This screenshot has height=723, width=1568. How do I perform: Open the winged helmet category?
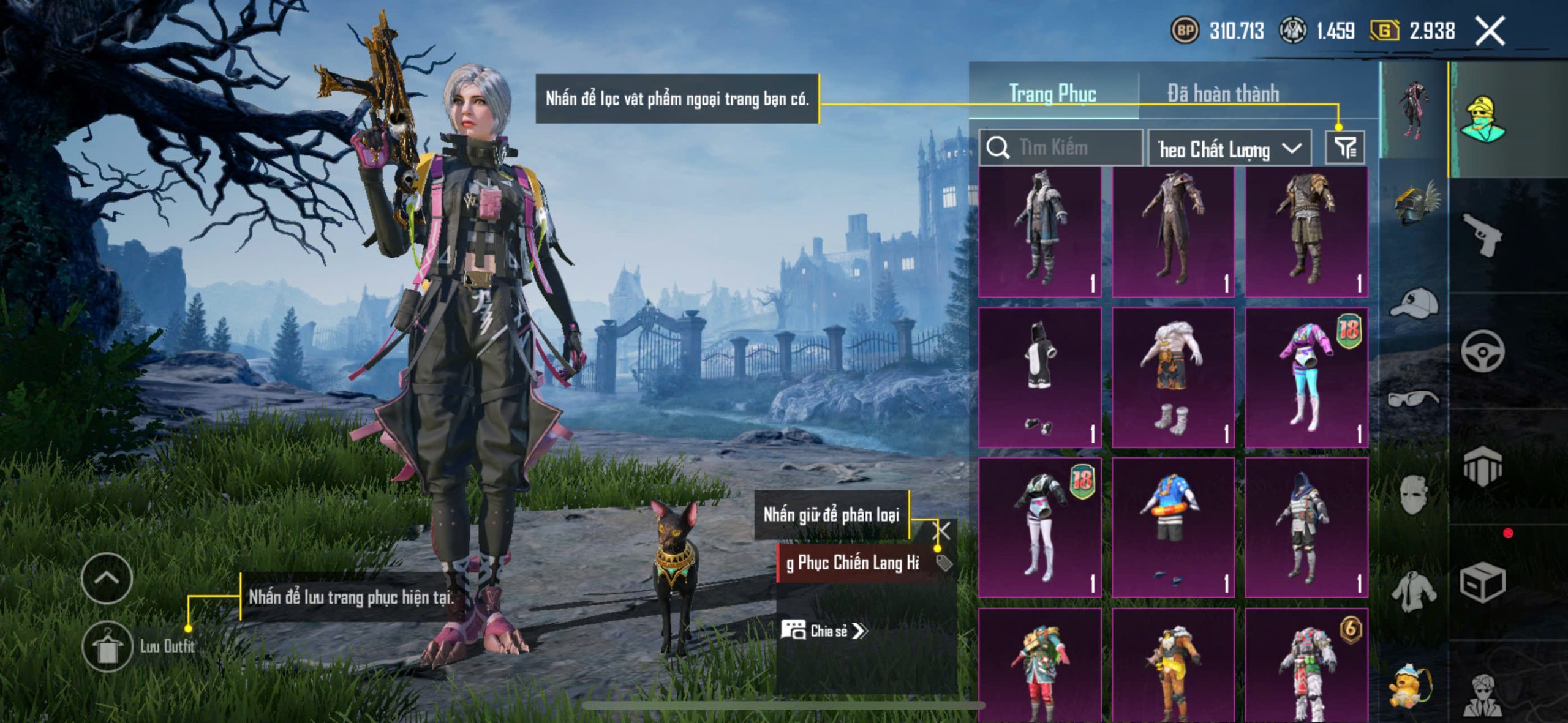(1415, 203)
